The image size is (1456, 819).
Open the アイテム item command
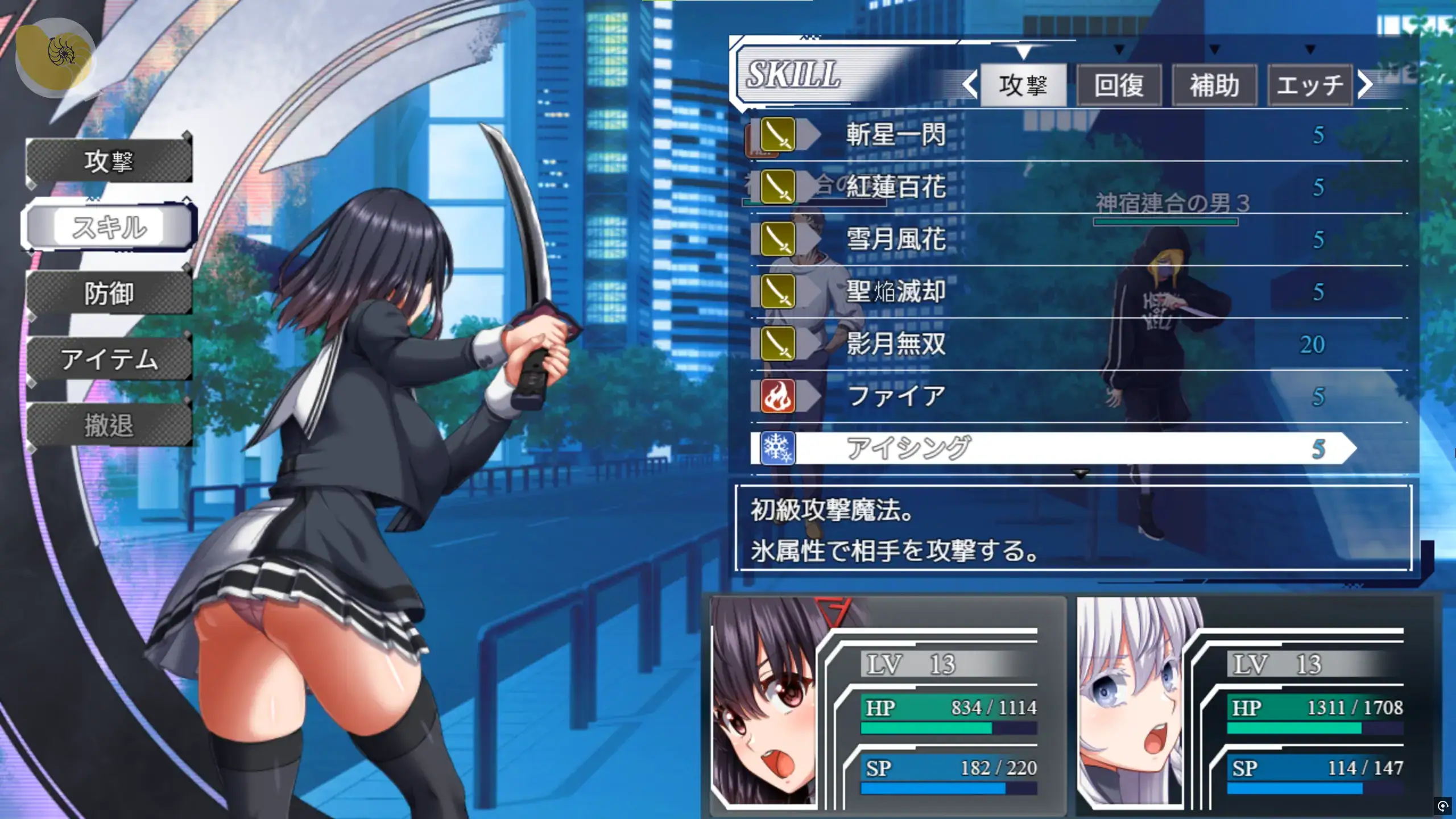(109, 359)
